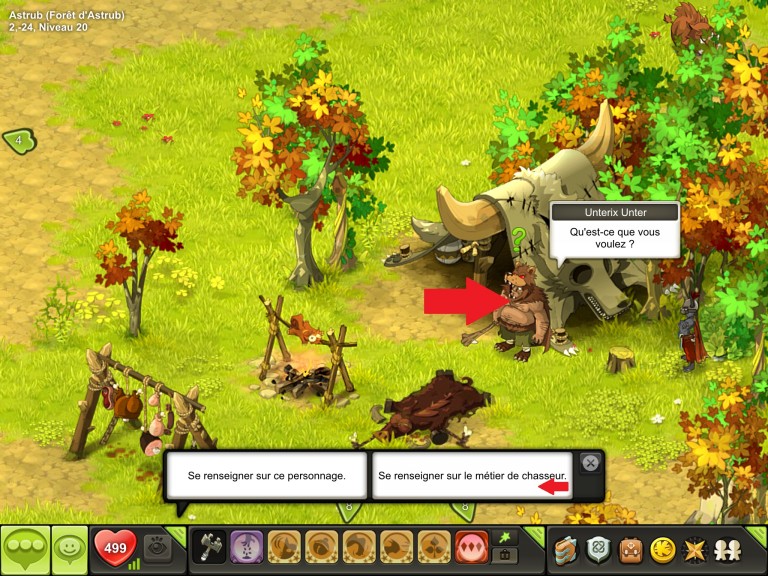Close the dialogue options box
768x576 pixels.
click(x=590, y=463)
